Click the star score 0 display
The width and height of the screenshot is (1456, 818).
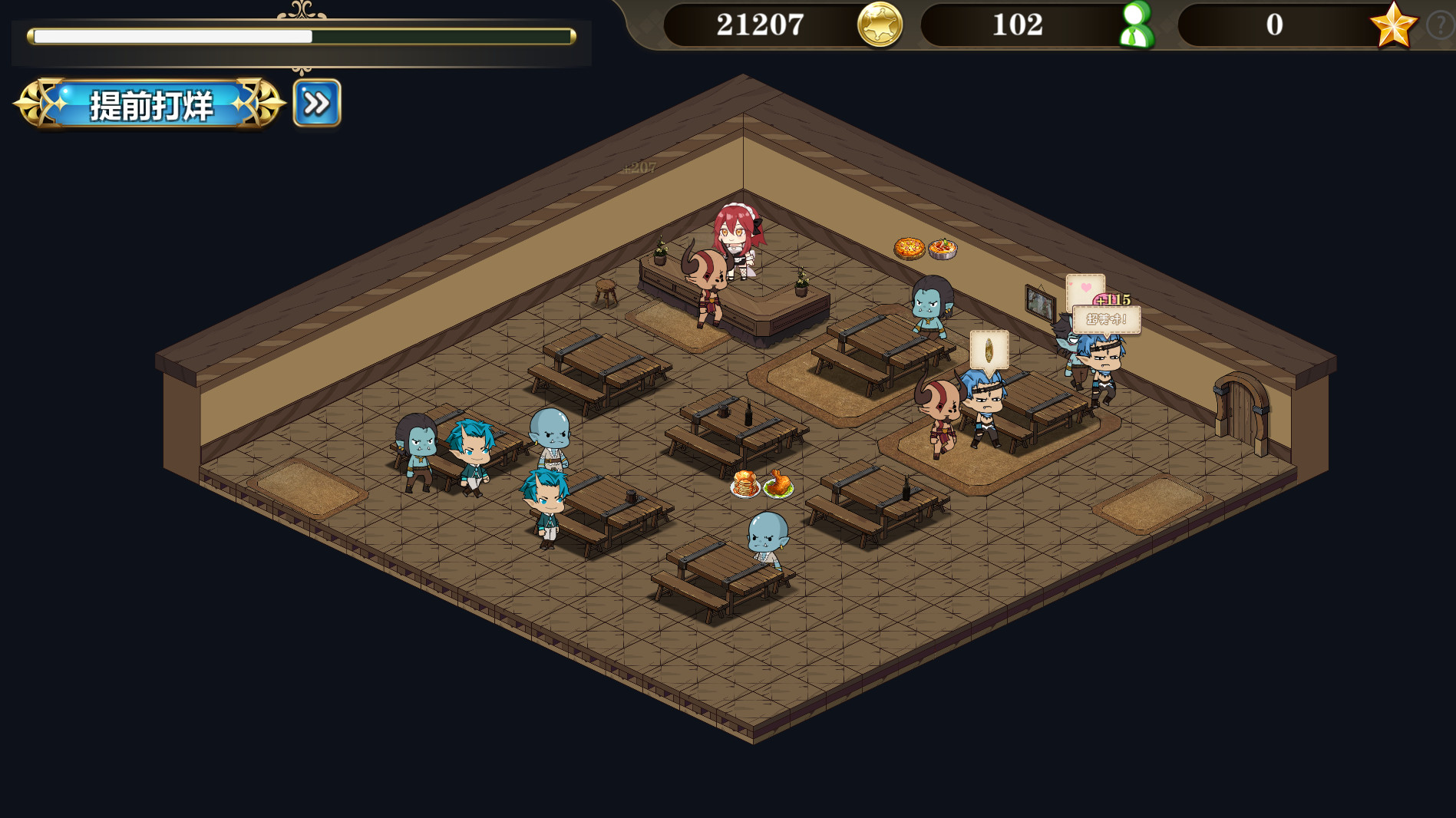coord(1273,25)
